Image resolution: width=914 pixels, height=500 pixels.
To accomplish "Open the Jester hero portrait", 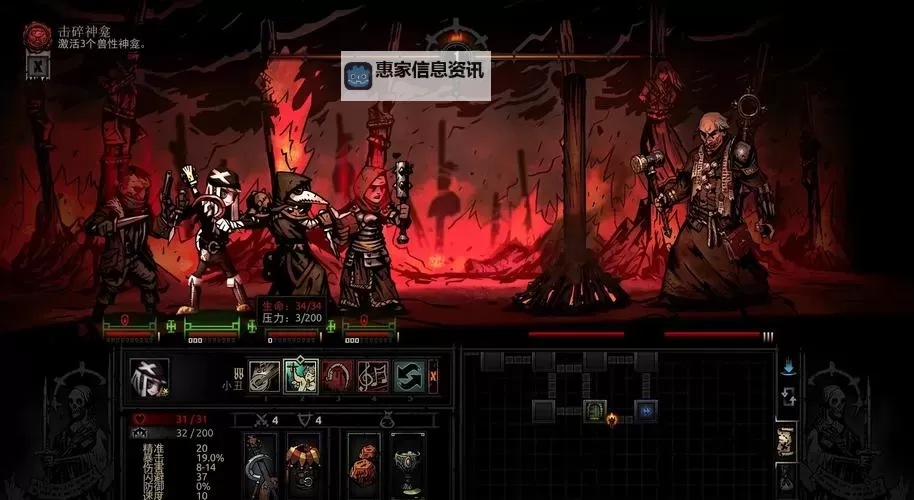I will pos(149,377).
